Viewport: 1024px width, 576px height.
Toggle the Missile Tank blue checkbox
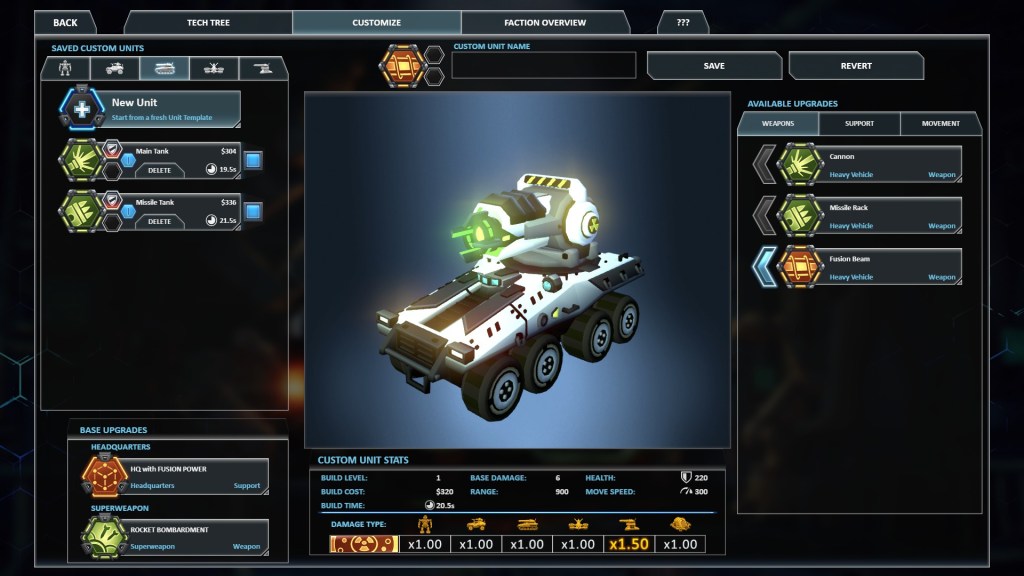coord(253,211)
